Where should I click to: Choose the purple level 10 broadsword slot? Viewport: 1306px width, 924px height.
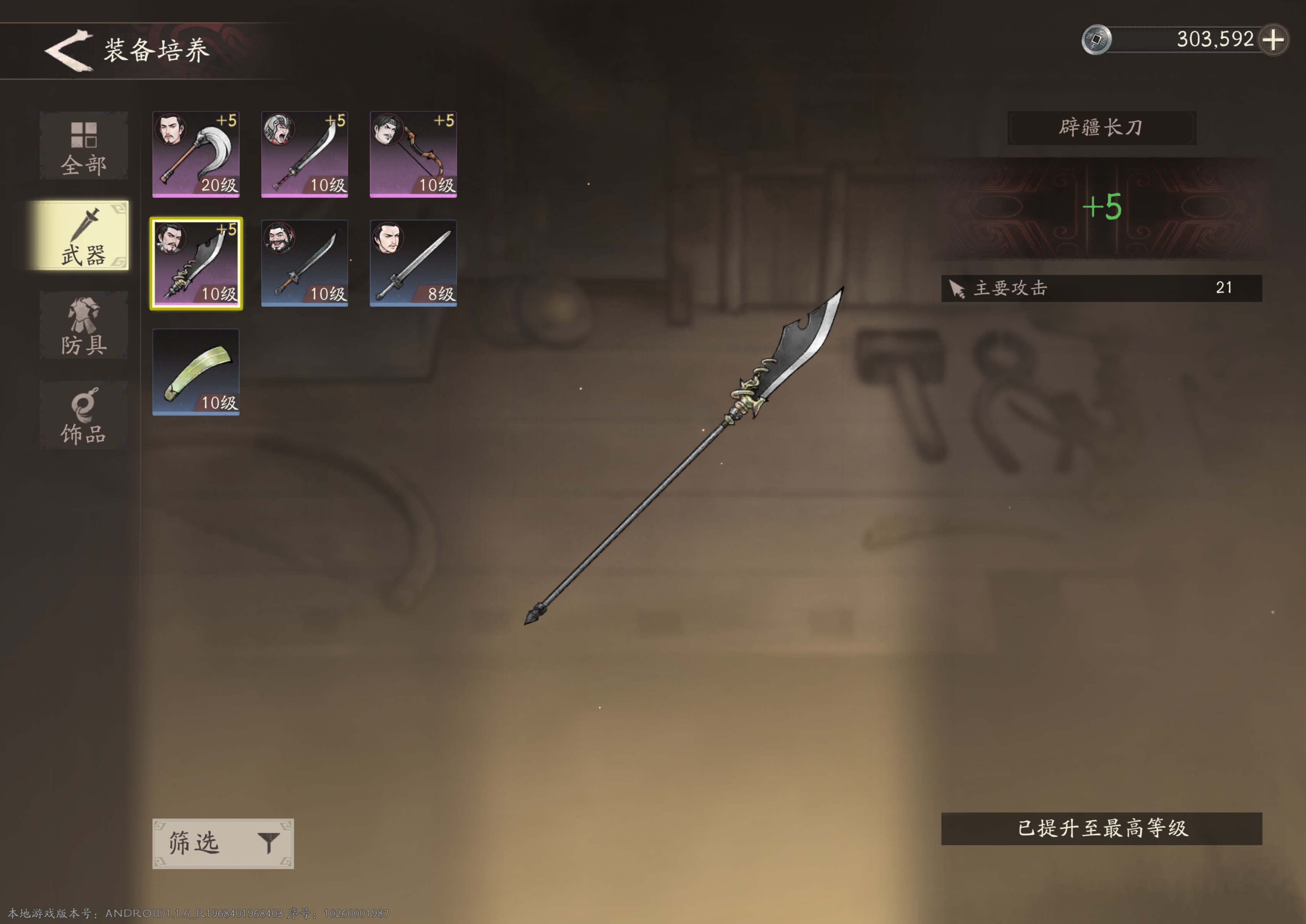305,155
